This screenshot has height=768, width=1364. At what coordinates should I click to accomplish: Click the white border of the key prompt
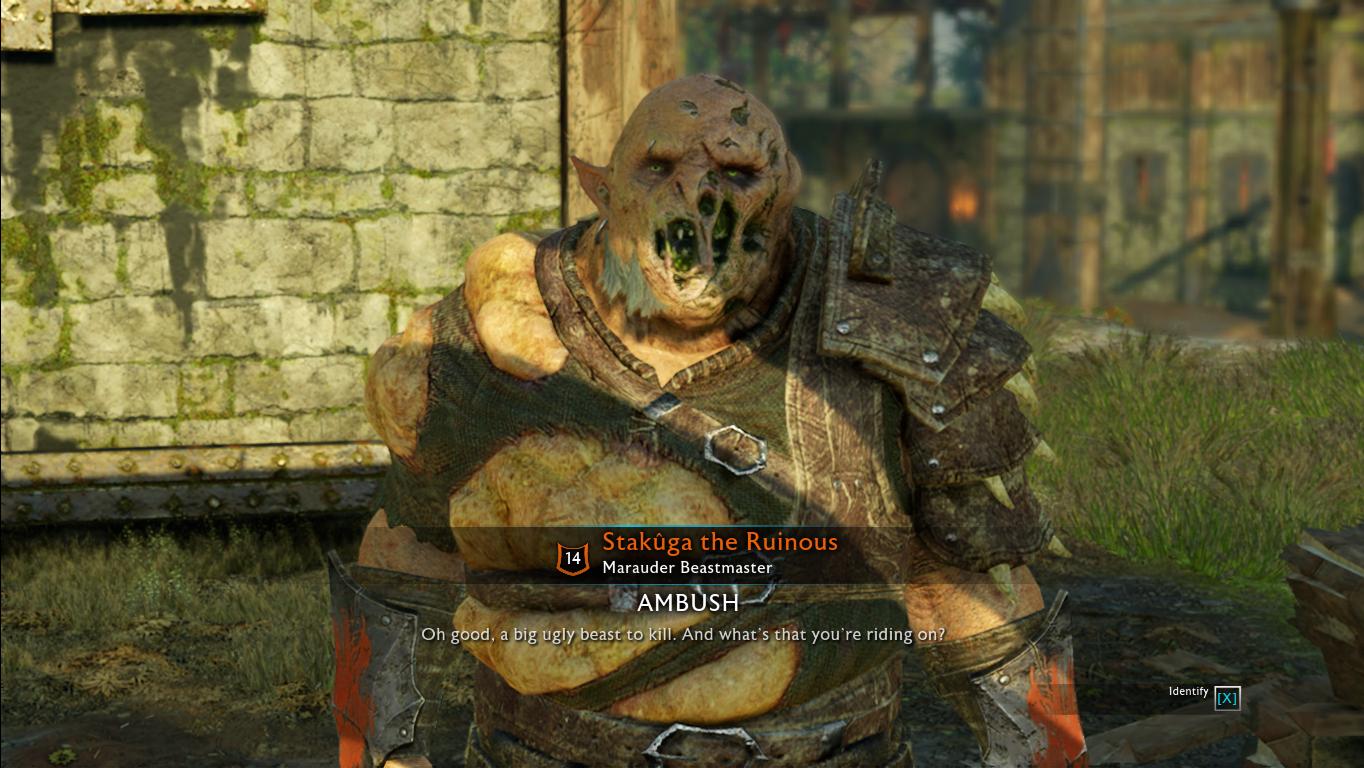point(1217,698)
